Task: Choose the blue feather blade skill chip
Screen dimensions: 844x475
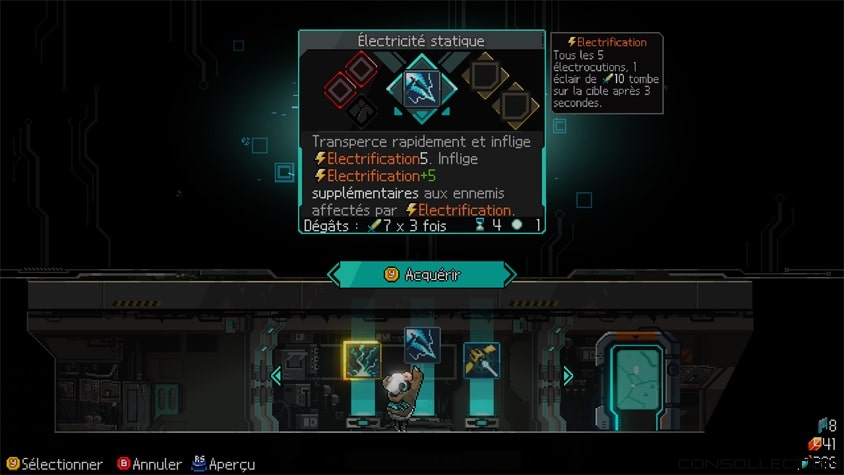Action: pyautogui.click(x=421, y=346)
